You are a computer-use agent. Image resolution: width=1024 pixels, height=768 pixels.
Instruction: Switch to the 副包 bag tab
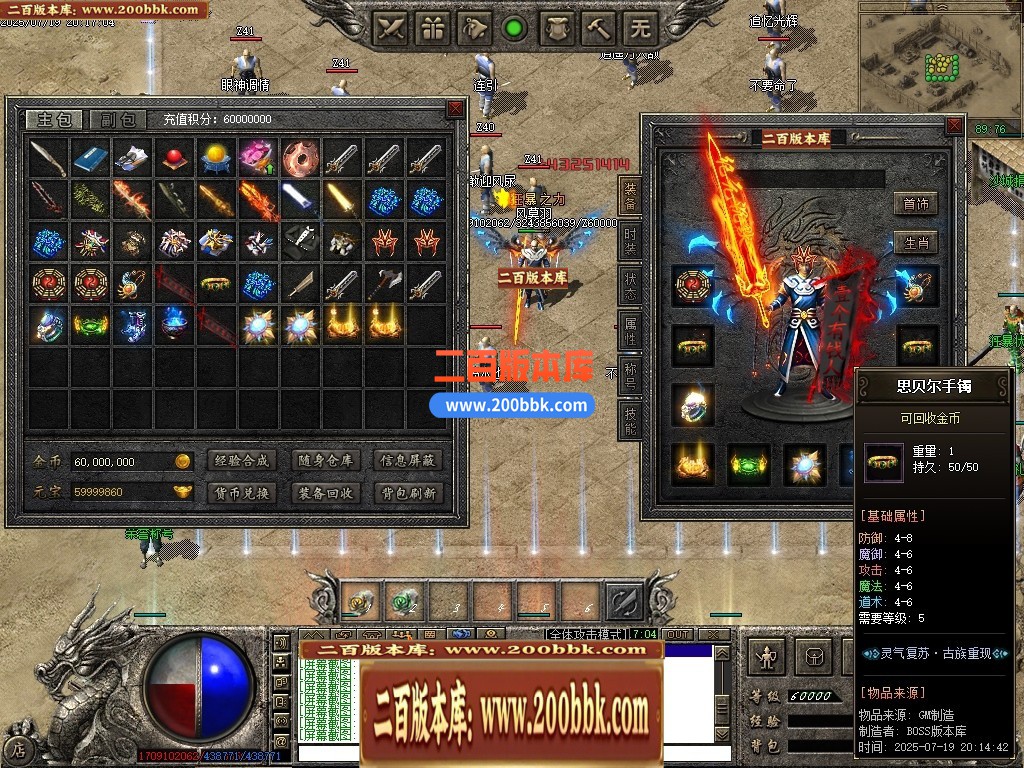click(x=118, y=120)
